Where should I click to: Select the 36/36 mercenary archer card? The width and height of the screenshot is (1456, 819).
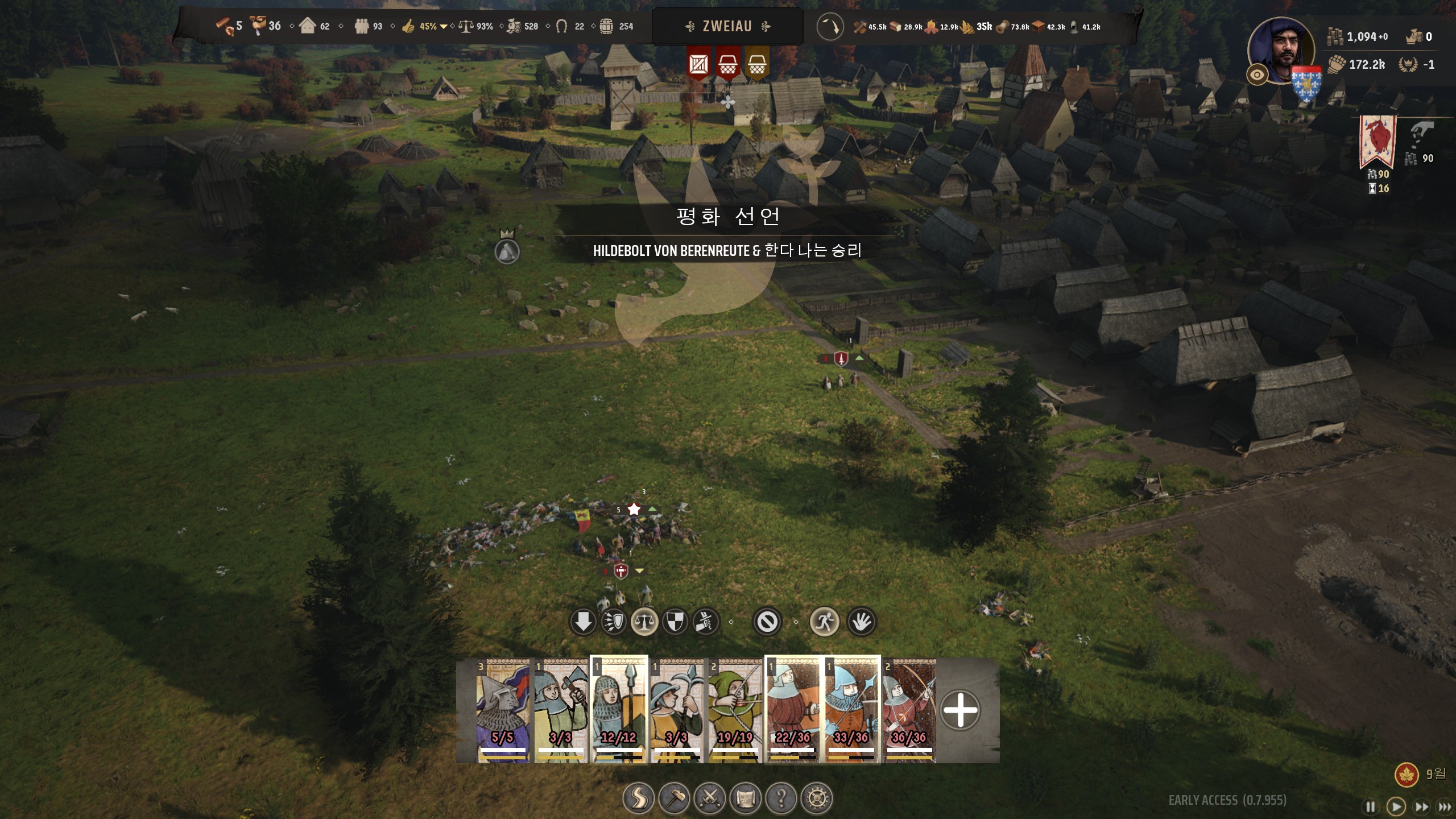(x=909, y=711)
